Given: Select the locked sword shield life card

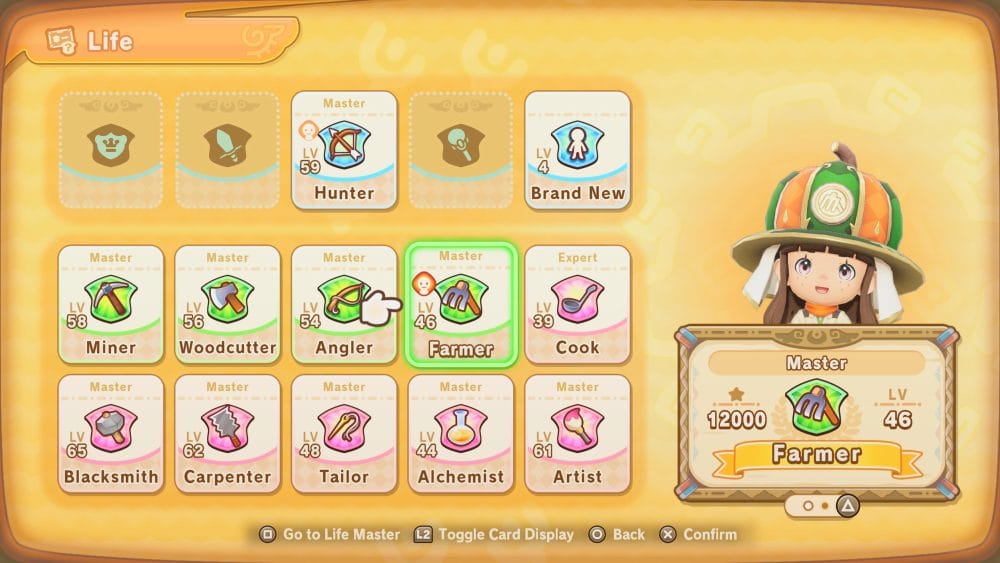Looking at the screenshot, I should coord(227,150).
